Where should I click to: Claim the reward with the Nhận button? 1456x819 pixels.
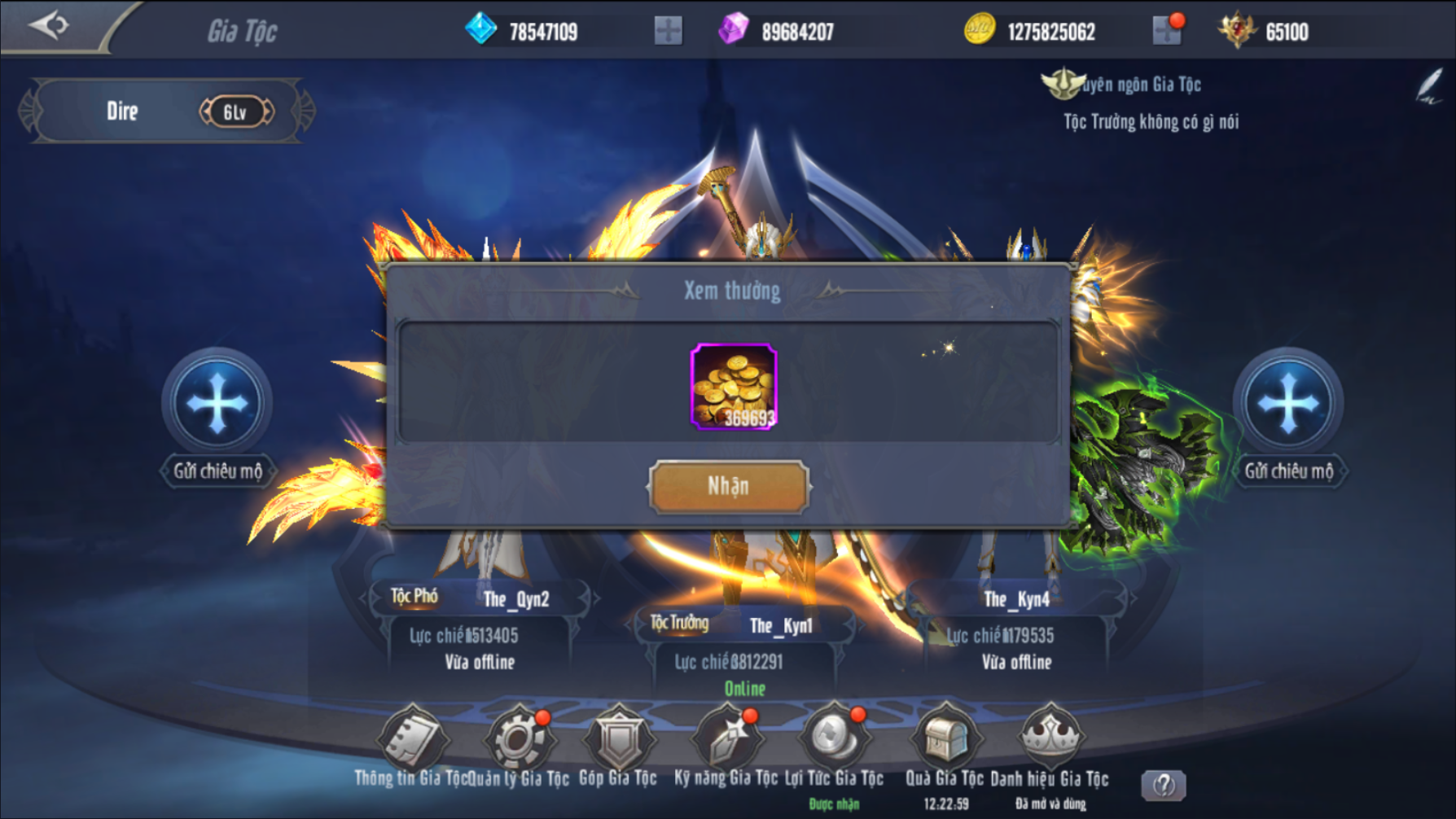[x=729, y=487]
